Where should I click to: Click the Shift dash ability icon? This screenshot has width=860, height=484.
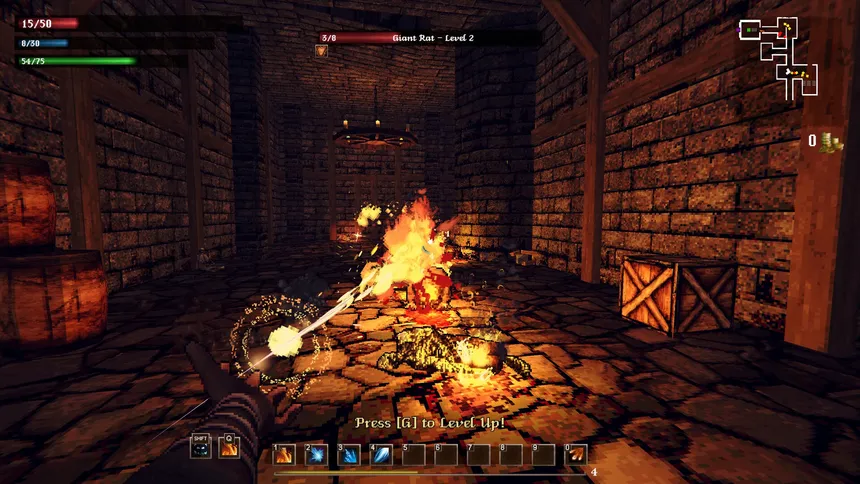pos(201,447)
